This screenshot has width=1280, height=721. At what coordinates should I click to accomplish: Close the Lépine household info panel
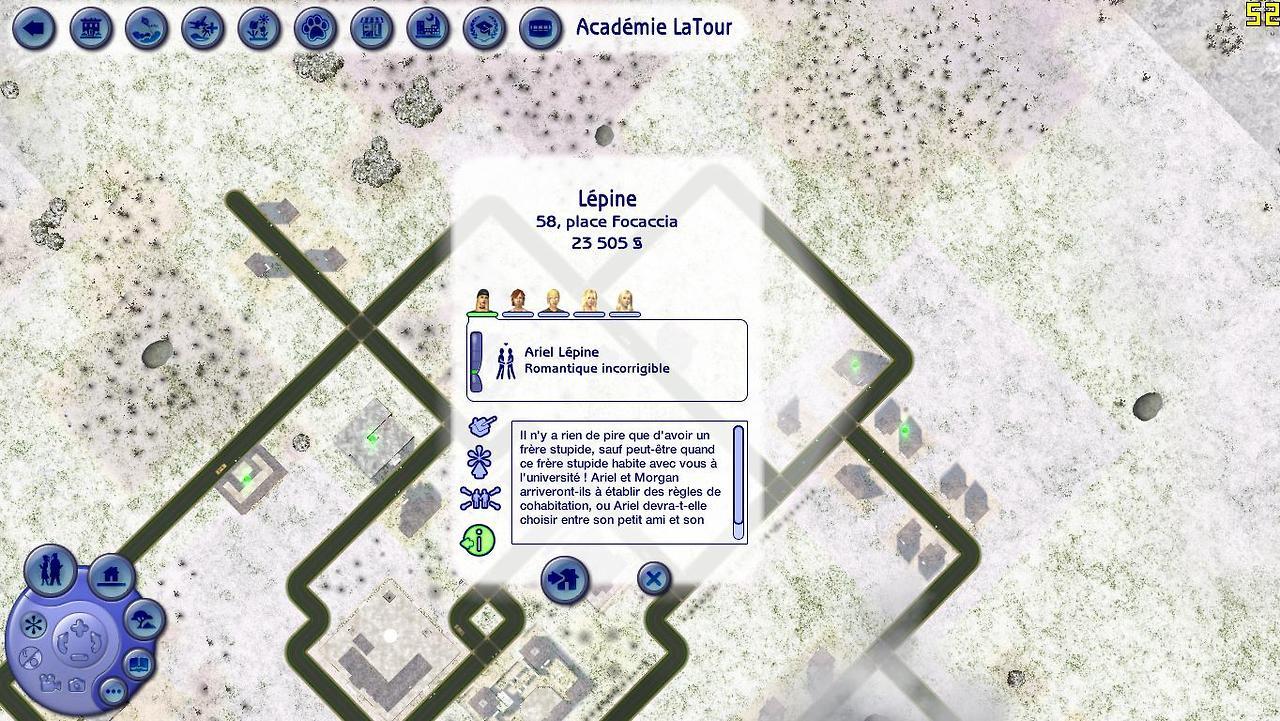[653, 578]
